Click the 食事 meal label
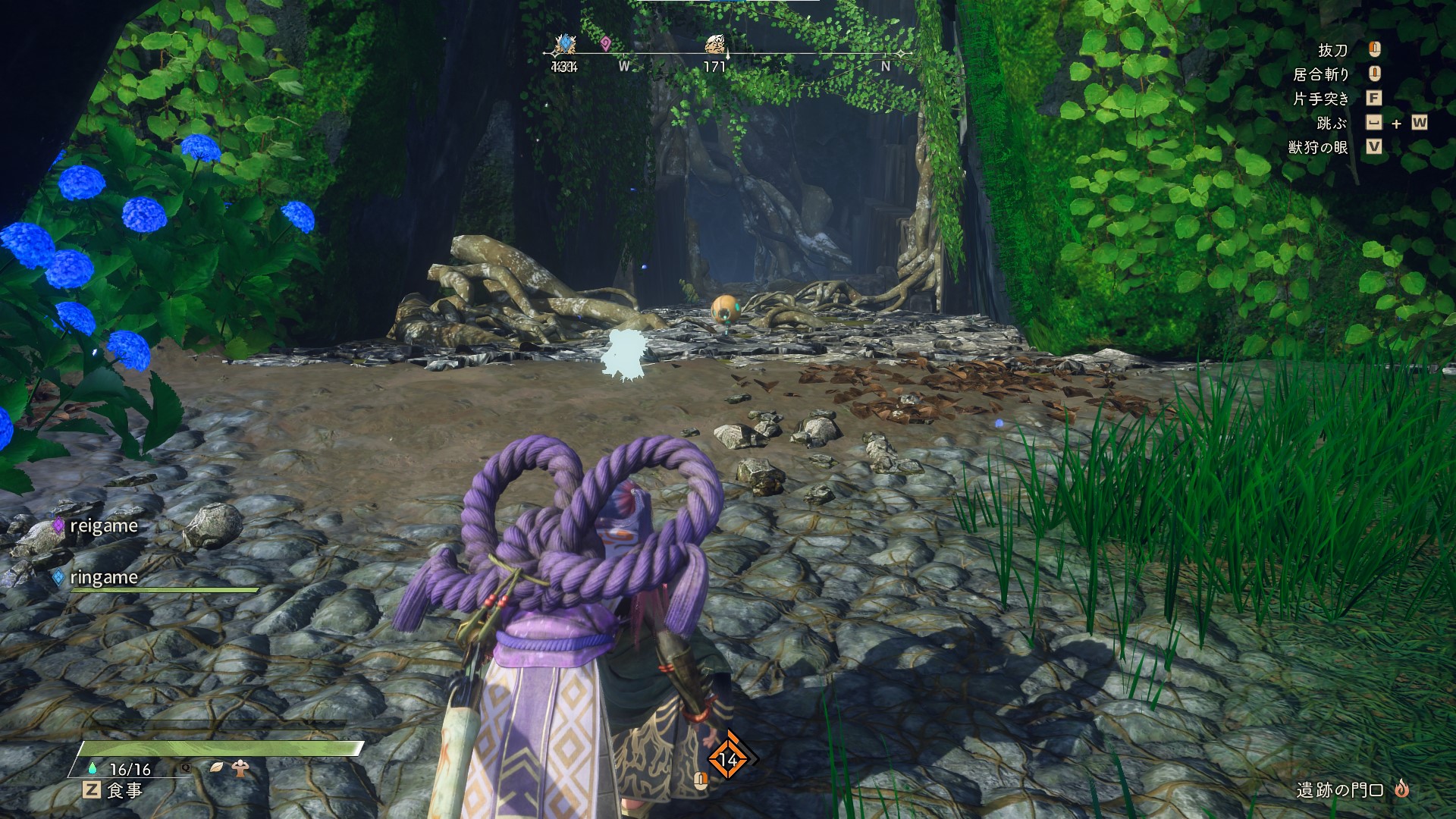 [124, 790]
